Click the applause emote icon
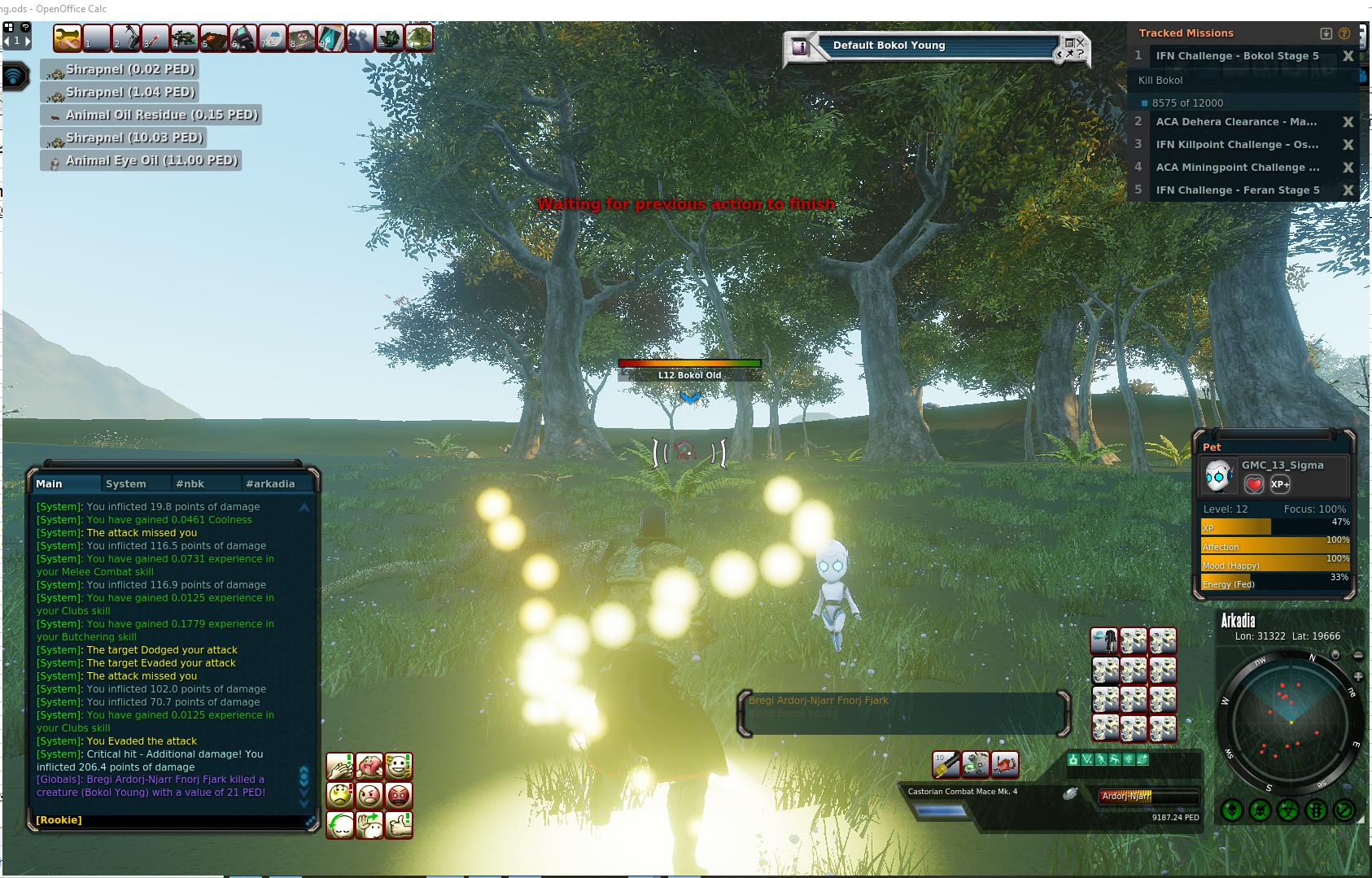 [340, 767]
